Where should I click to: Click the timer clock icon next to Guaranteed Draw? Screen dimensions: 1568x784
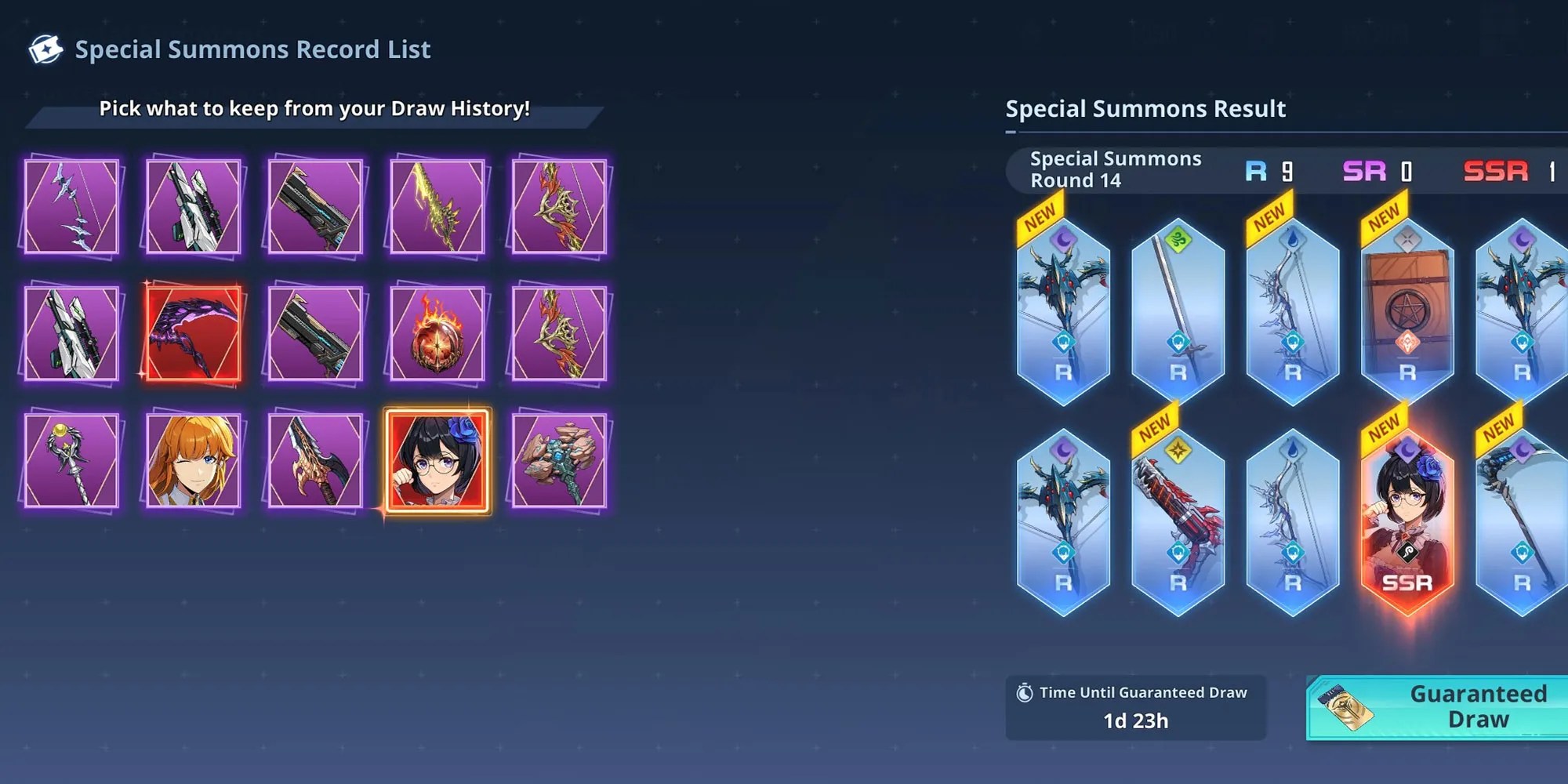pos(1023,692)
